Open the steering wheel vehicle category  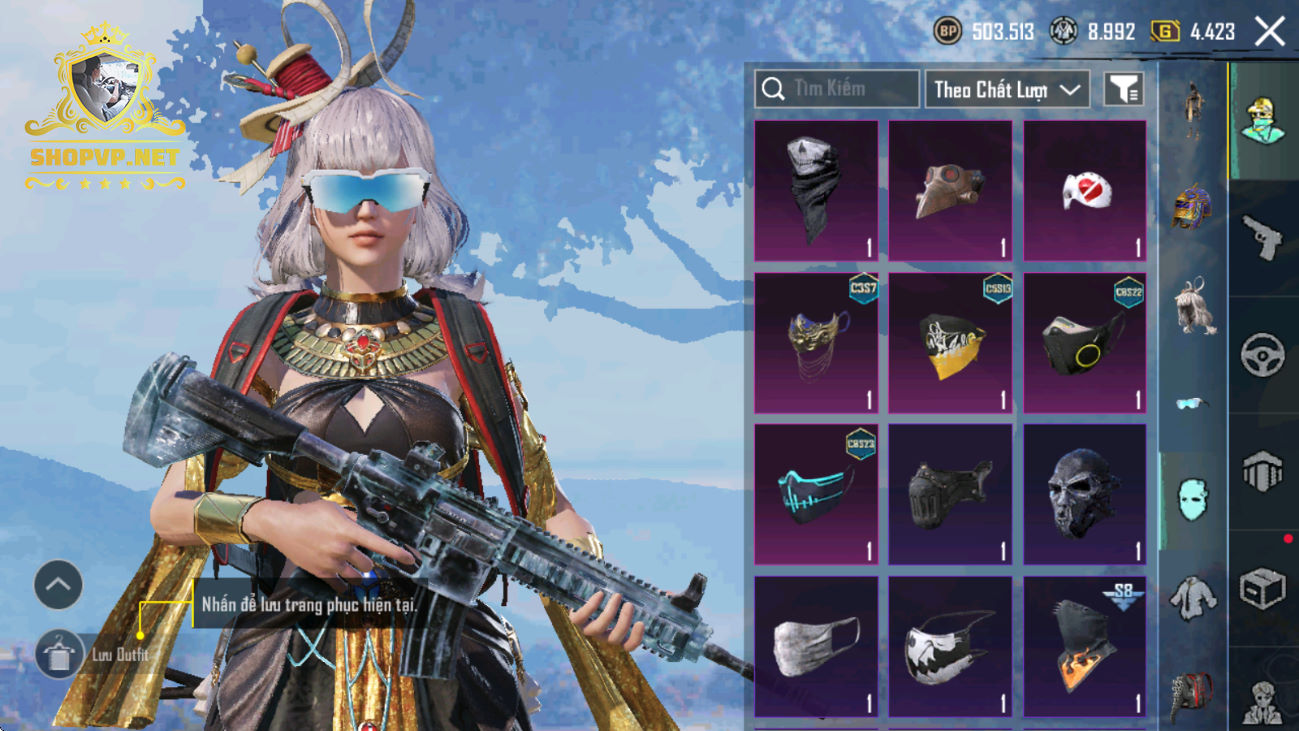tap(1262, 354)
